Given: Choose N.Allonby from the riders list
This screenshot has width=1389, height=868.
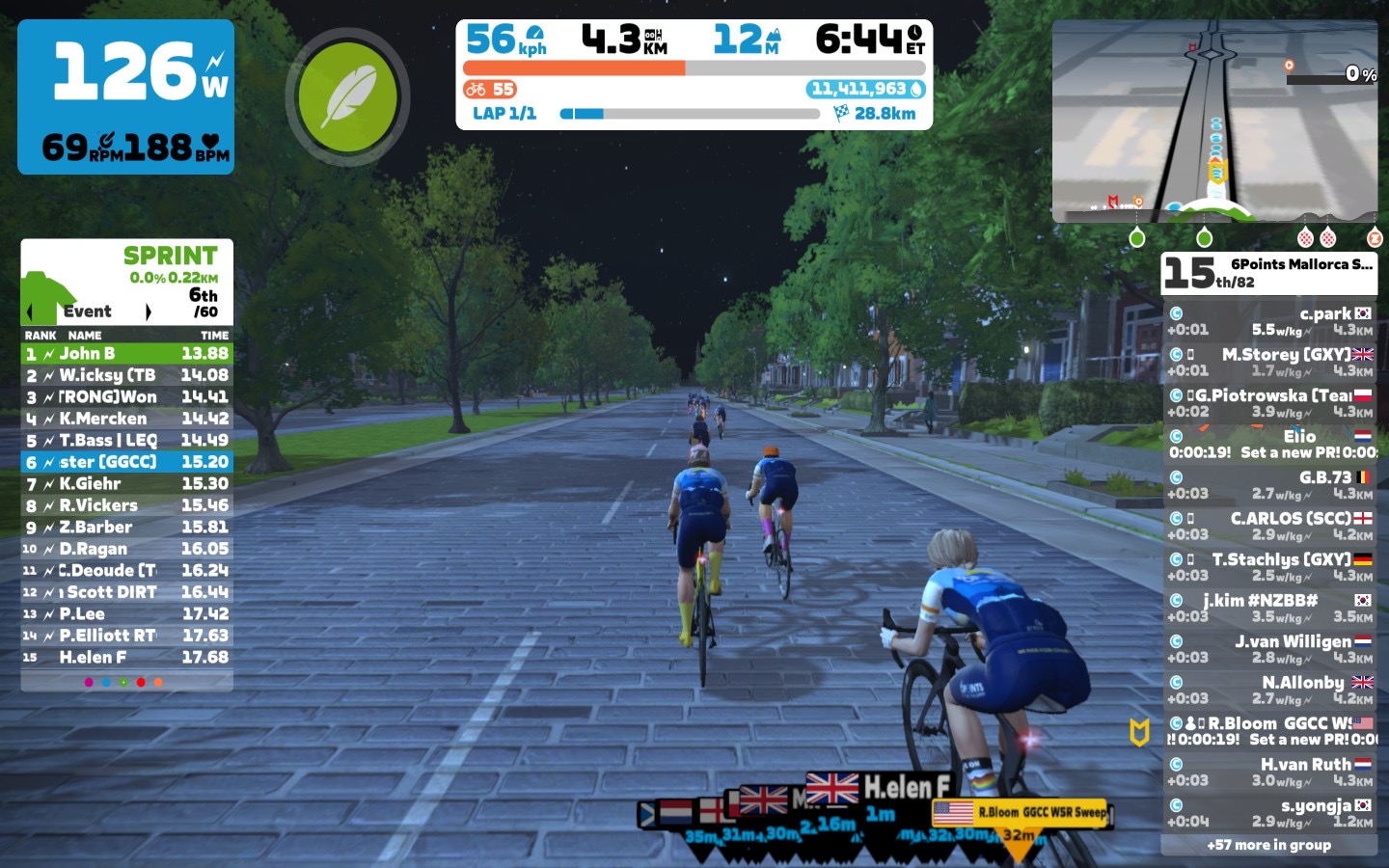Looking at the screenshot, I should click(x=1269, y=690).
